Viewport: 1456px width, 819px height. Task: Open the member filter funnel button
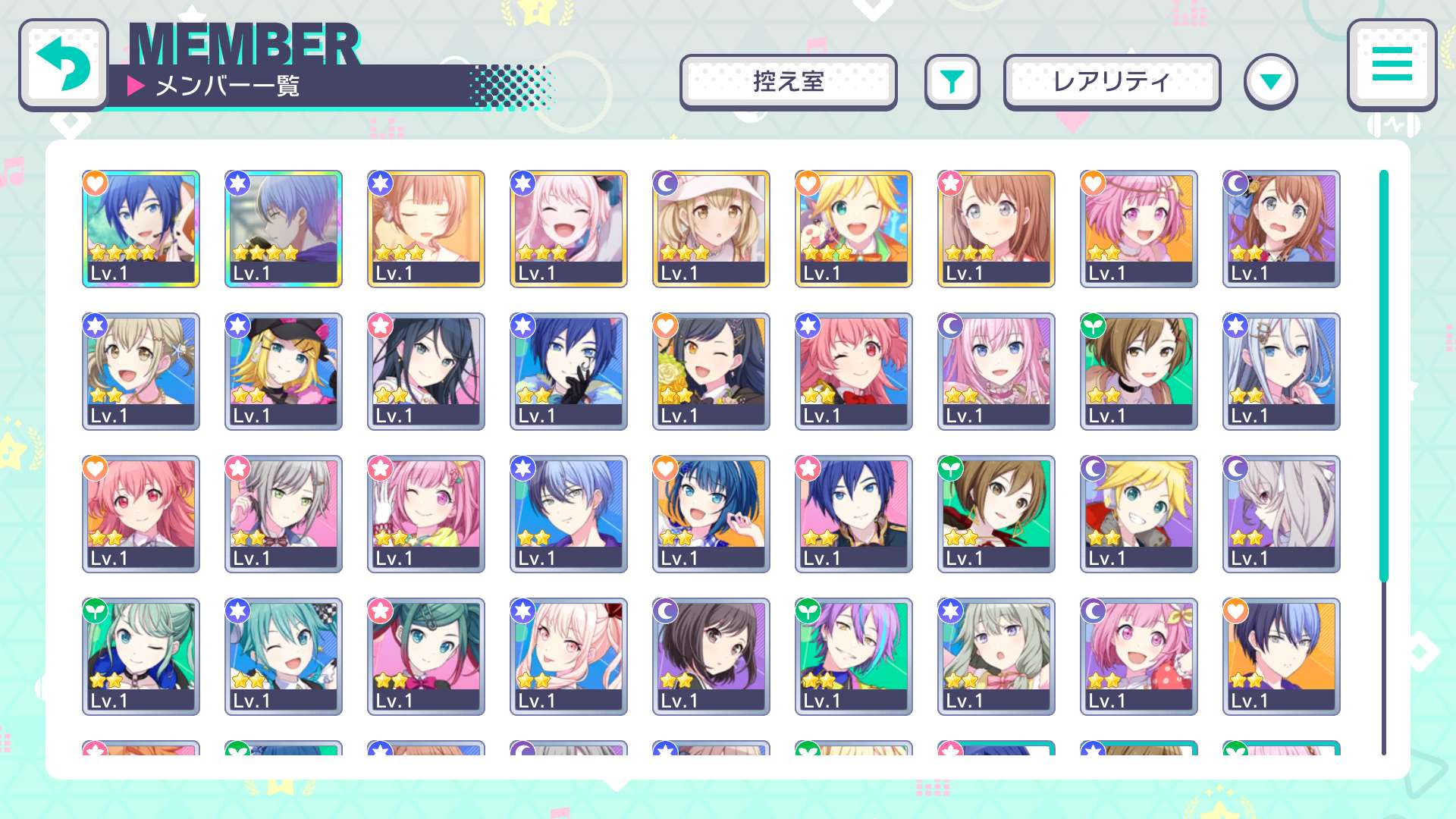(952, 82)
